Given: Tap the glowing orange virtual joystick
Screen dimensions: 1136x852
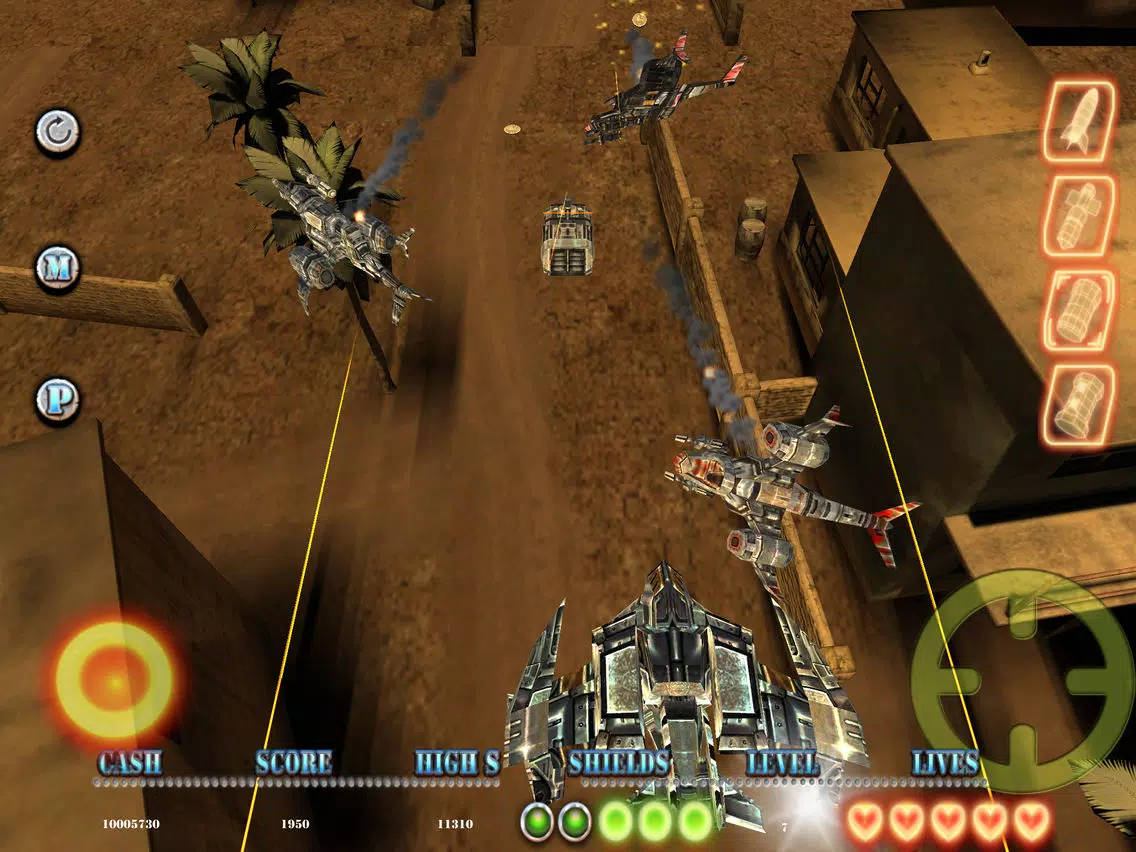Looking at the screenshot, I should tap(113, 681).
